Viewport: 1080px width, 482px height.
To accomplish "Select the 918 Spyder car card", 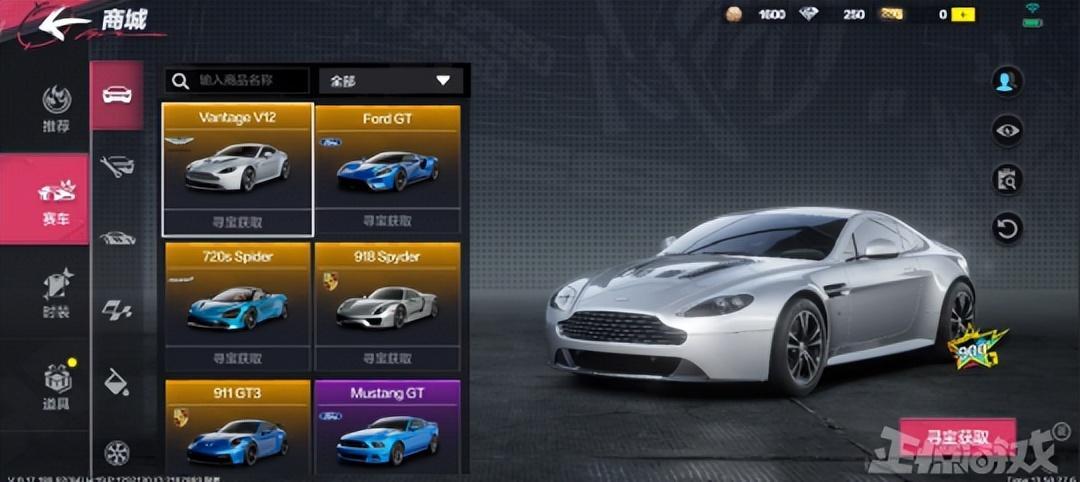I will pos(388,306).
